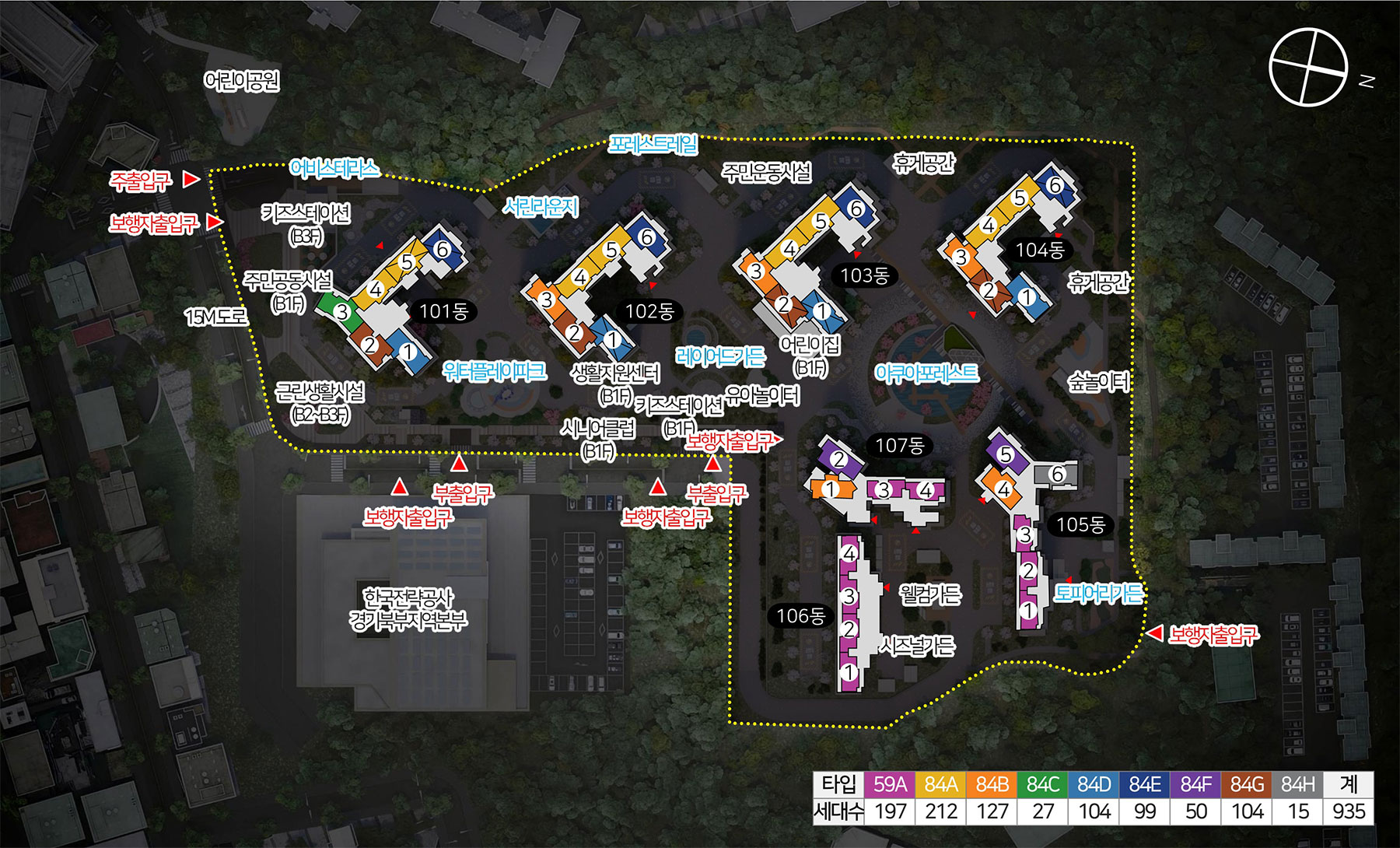This screenshot has height=848, width=1400.
Task: Select the gray 84H legend cell
Action: (x=1297, y=784)
